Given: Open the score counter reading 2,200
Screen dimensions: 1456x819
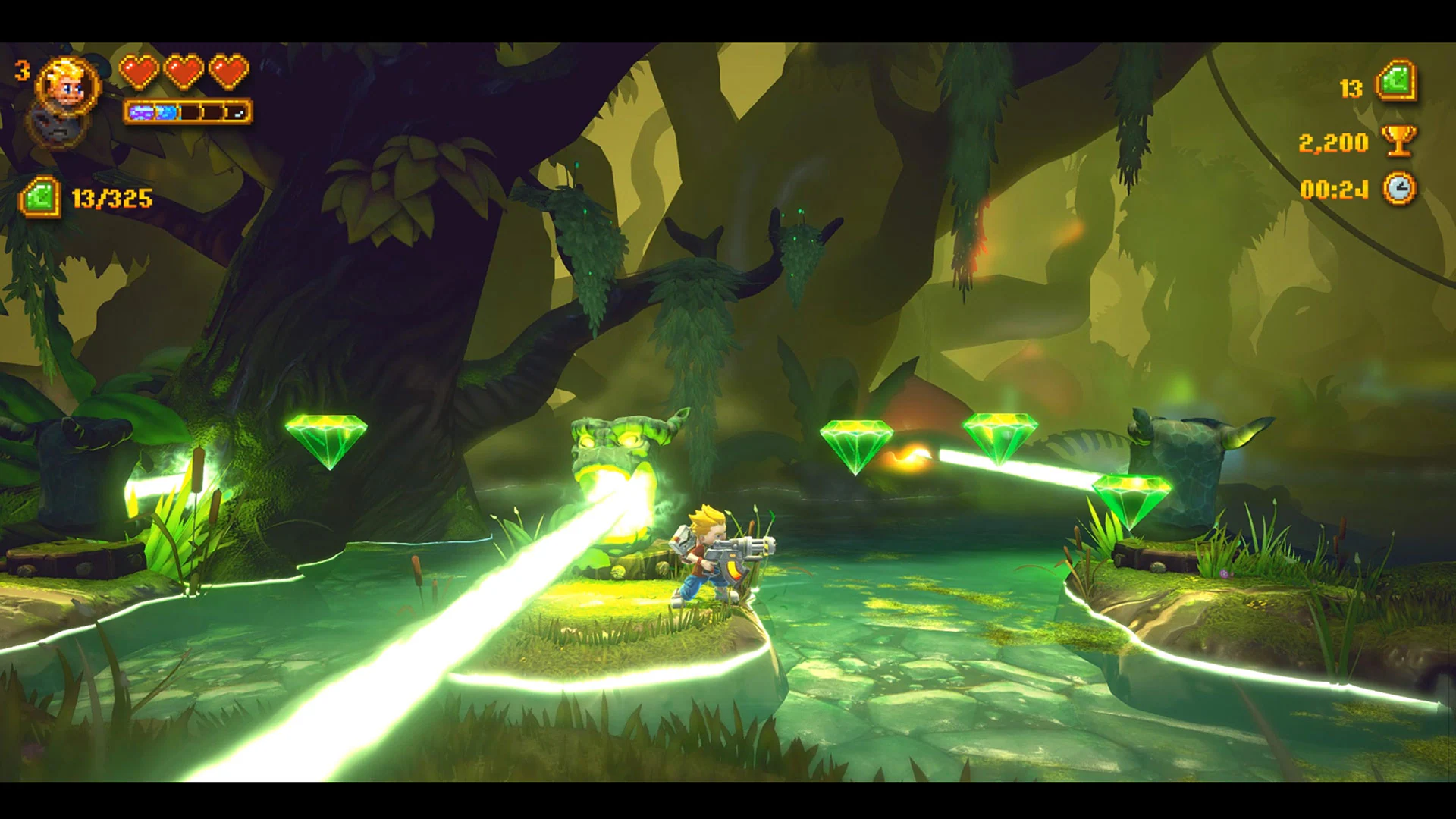Looking at the screenshot, I should [1335, 143].
